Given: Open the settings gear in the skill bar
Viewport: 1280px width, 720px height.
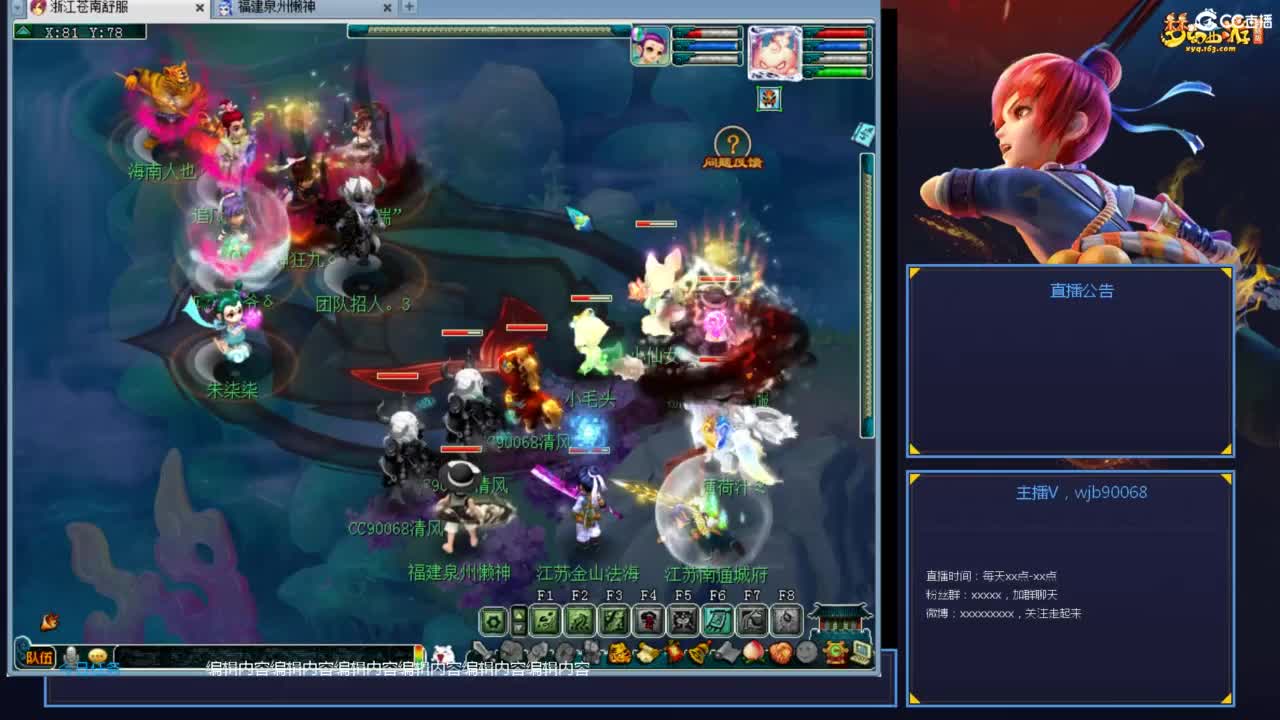Looking at the screenshot, I should pyautogui.click(x=492, y=620).
